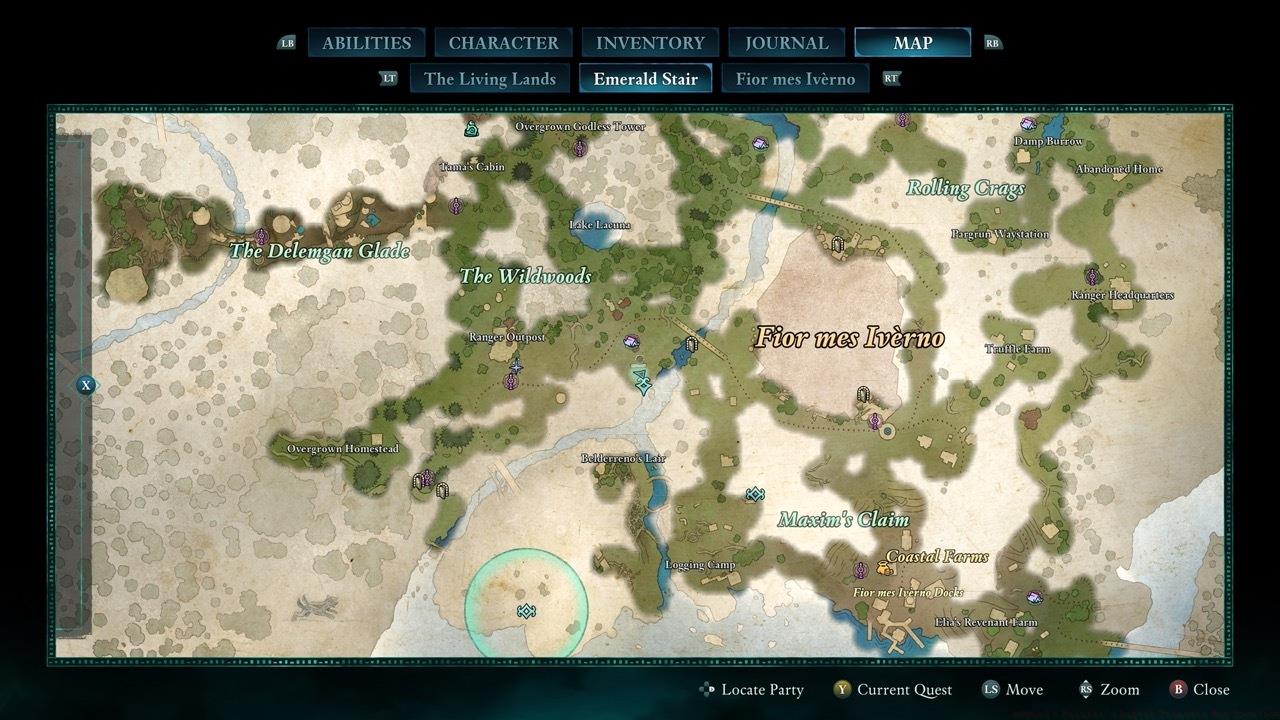Viewport: 1280px width, 720px height.
Task: Select the boat icon near Elia's Revenant Farm
Action: (x=1035, y=598)
